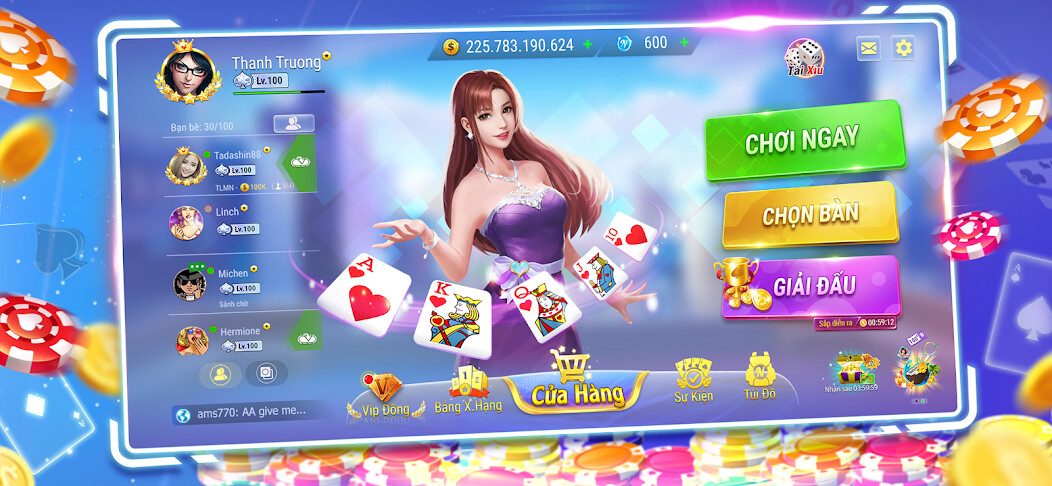Image resolution: width=1052 pixels, height=486 pixels.
Task: Open the Túi Đồ backpack
Action: click(x=760, y=380)
